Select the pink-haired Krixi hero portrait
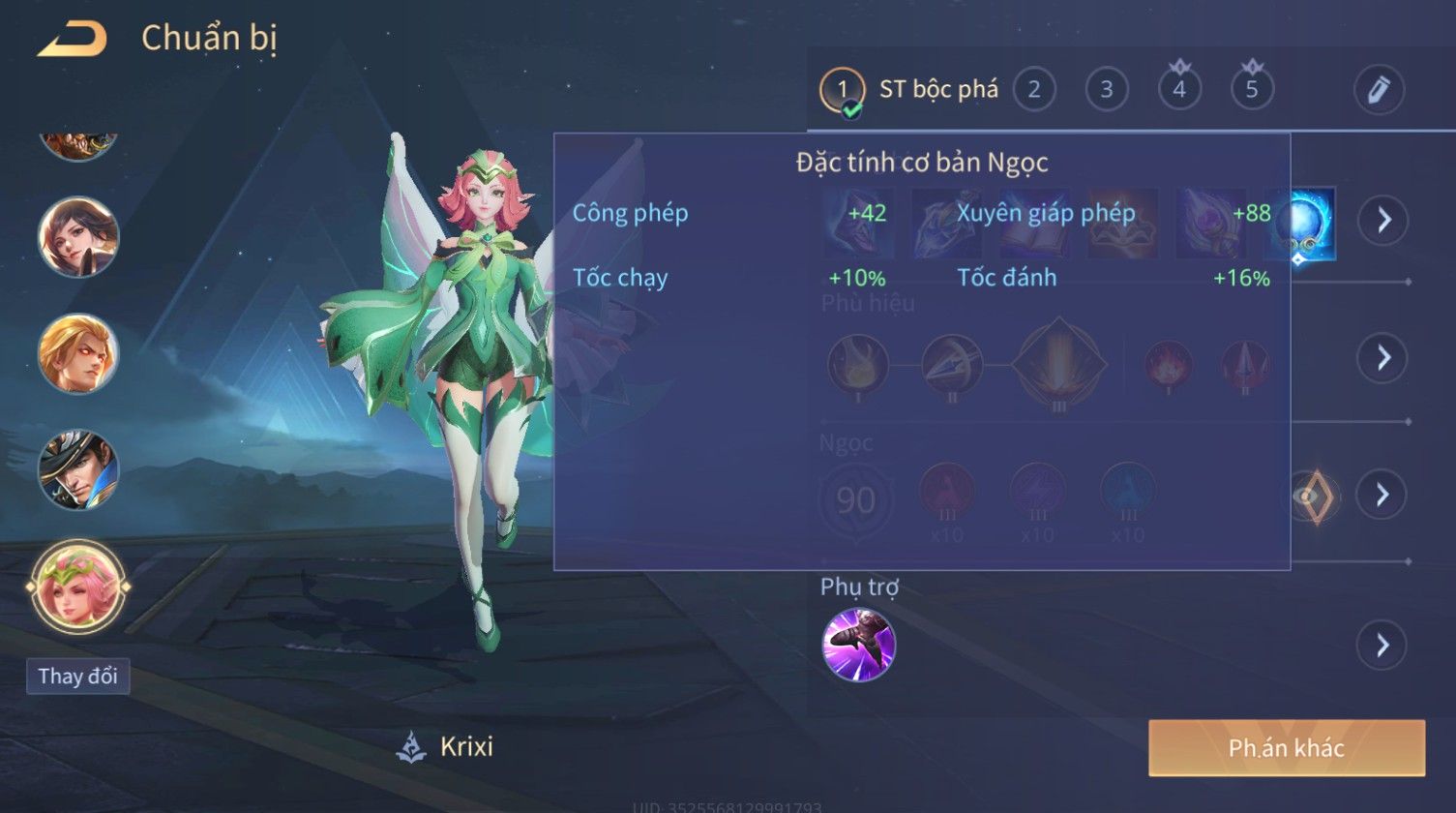The width and height of the screenshot is (1456, 813). [77, 587]
